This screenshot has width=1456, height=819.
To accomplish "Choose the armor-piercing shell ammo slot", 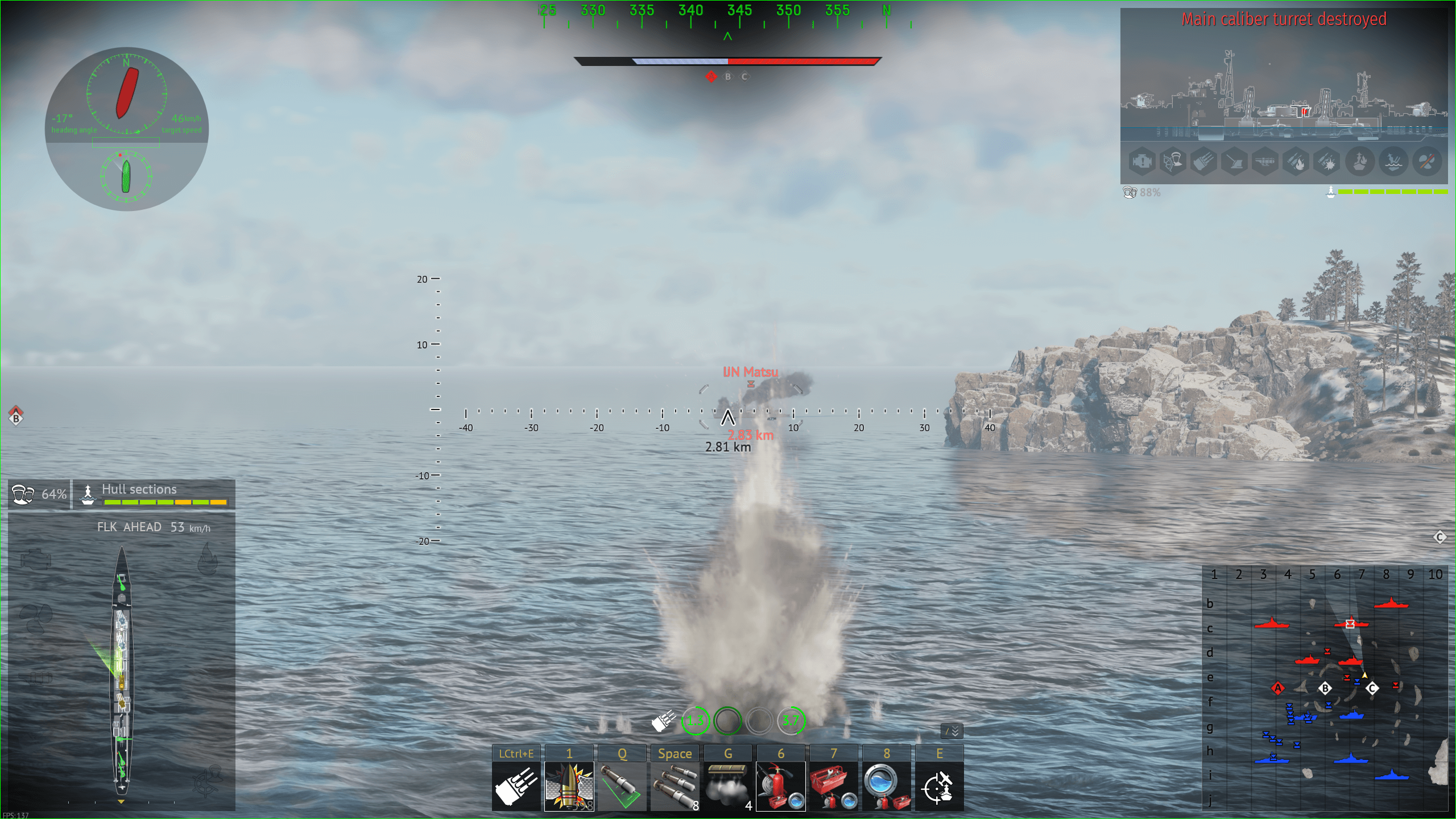I will 569,786.
